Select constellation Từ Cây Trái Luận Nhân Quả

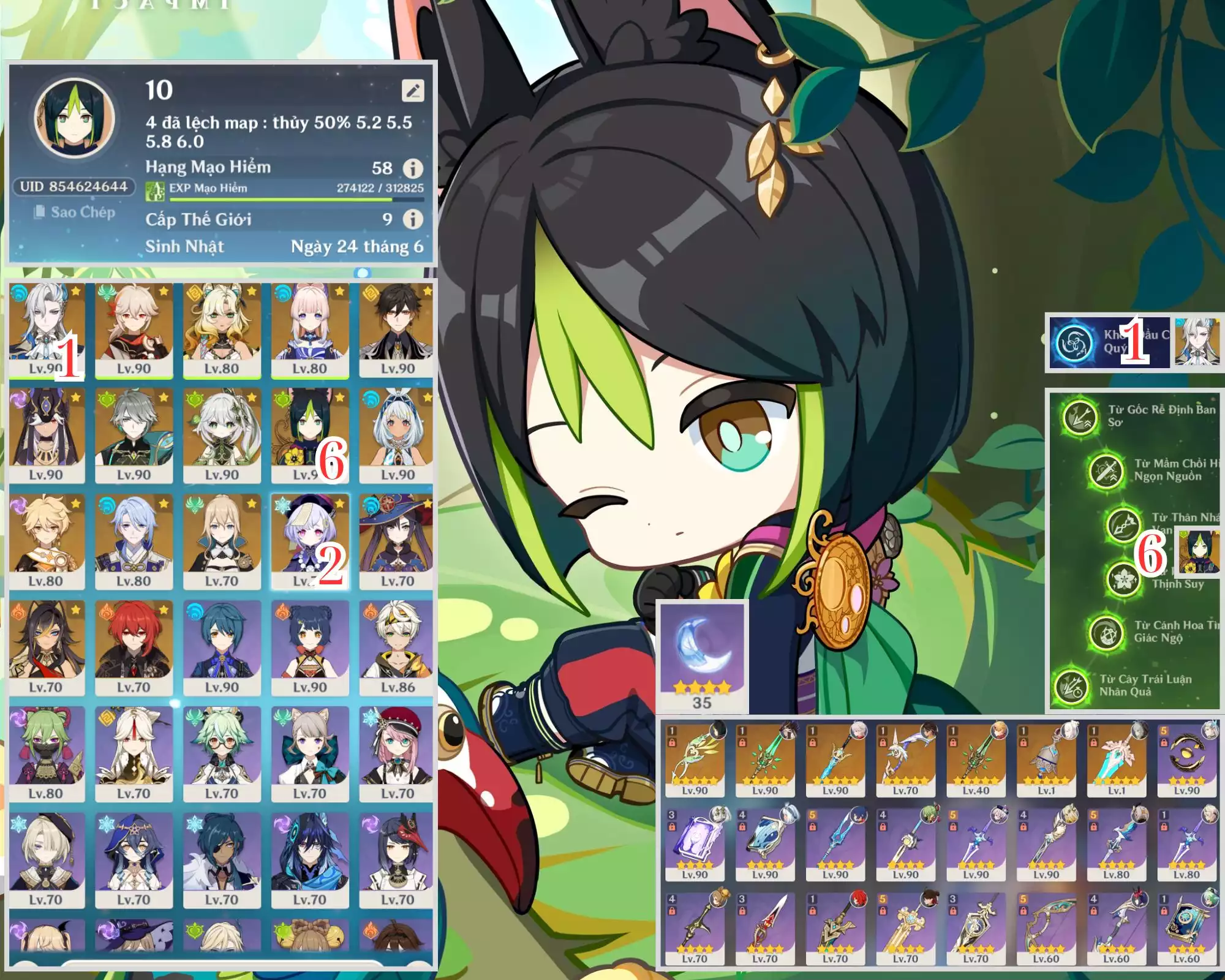tap(1071, 685)
